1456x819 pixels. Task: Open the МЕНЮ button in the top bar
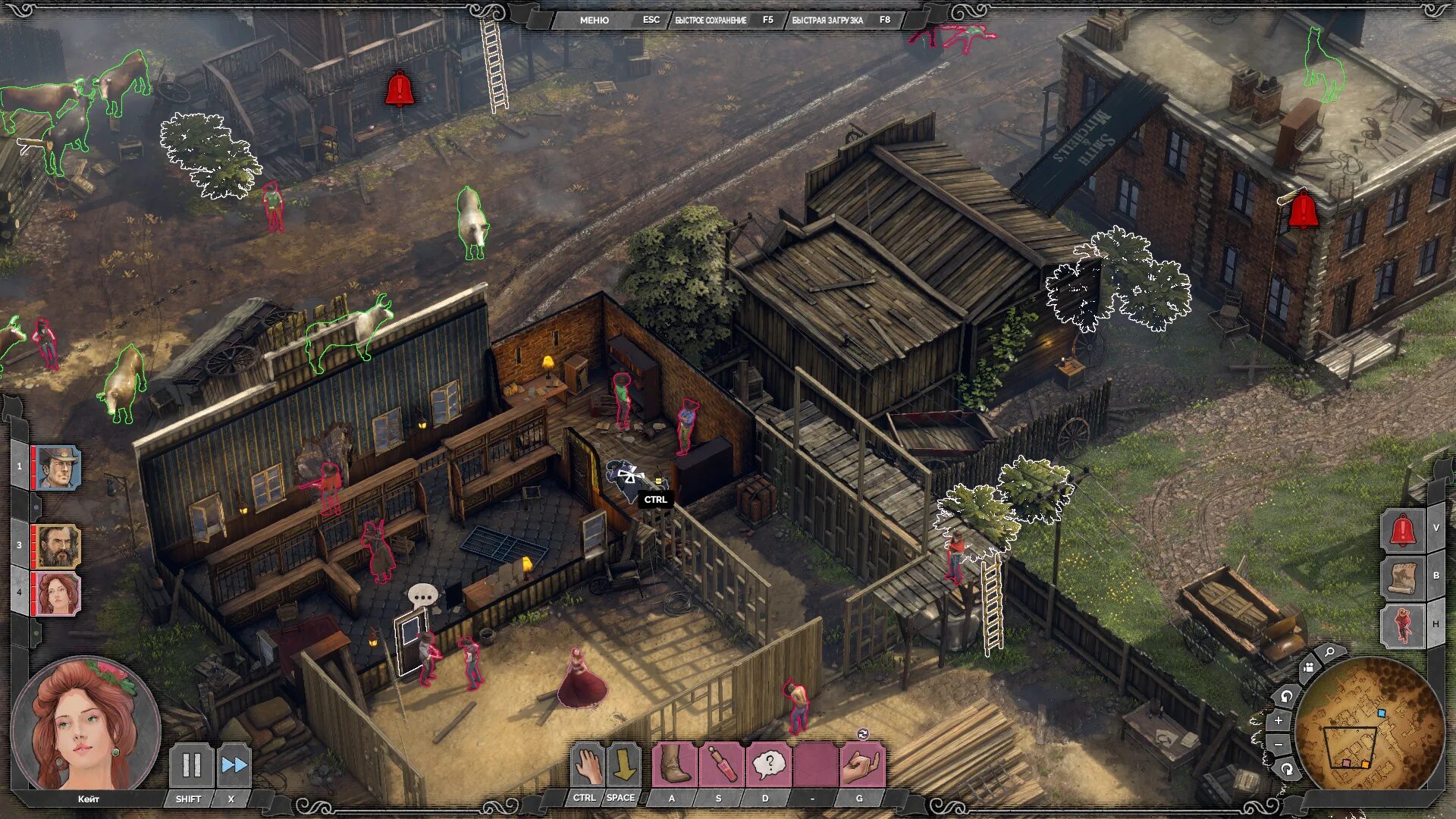pyautogui.click(x=594, y=20)
